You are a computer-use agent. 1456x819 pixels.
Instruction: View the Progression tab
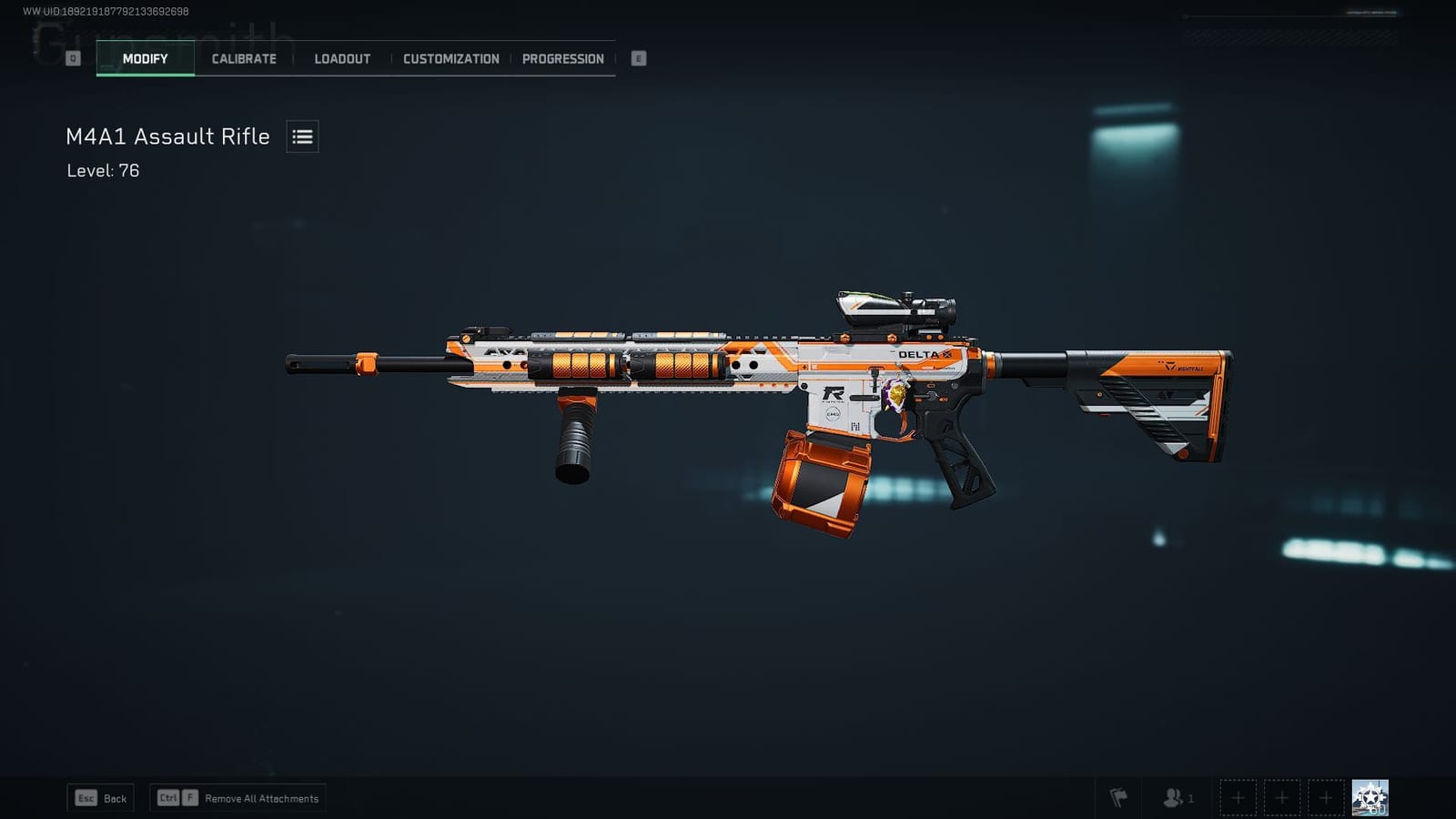click(x=562, y=58)
